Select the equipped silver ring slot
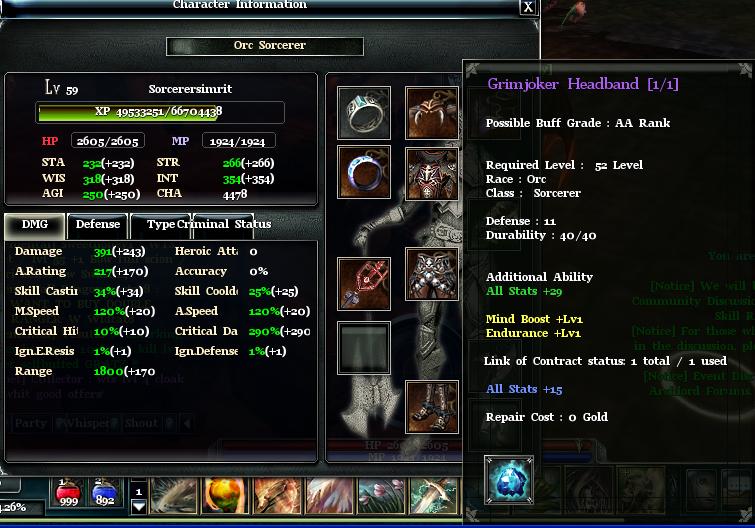This screenshot has height=528, width=755. coord(363,114)
